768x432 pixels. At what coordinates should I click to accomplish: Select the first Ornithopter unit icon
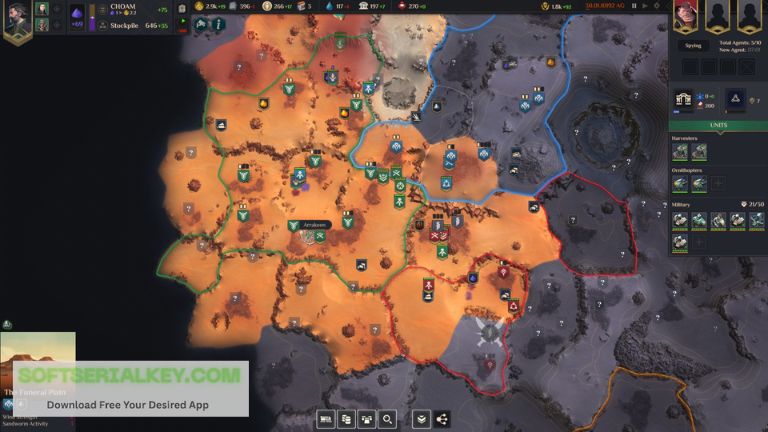coord(680,183)
